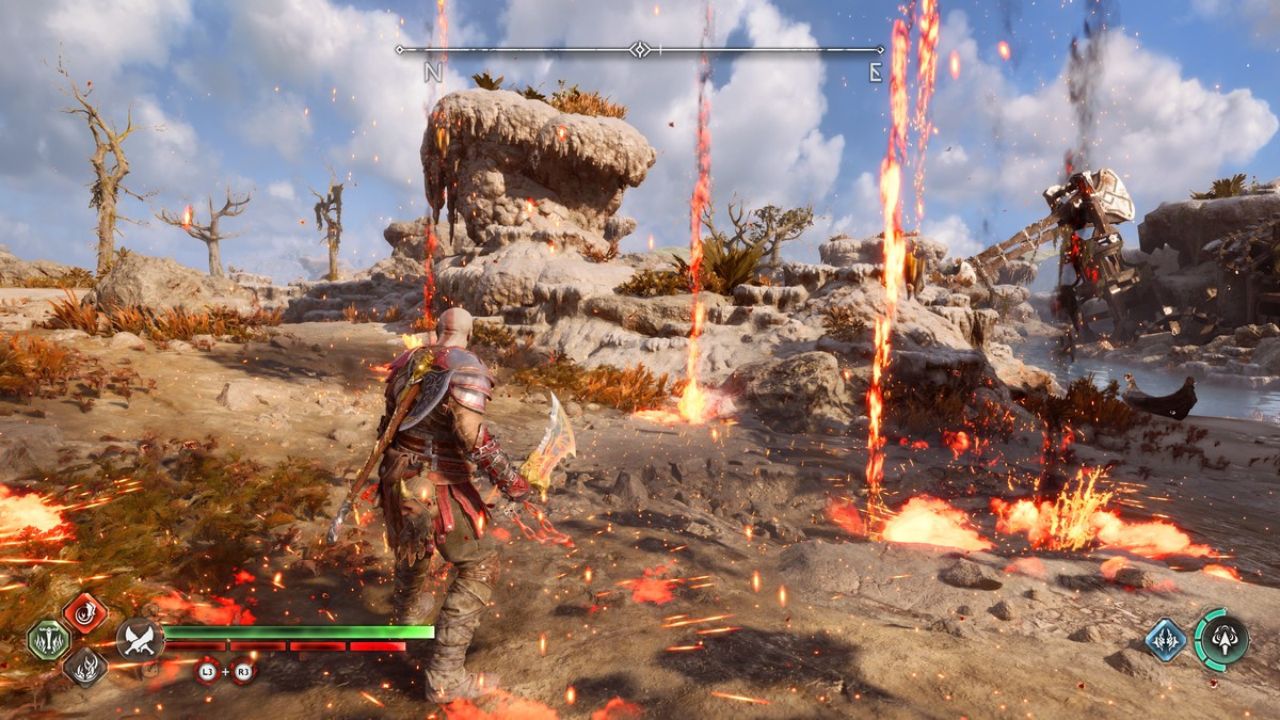Select the red runic attack icon
1280x720 pixels.
pyautogui.click(x=85, y=612)
